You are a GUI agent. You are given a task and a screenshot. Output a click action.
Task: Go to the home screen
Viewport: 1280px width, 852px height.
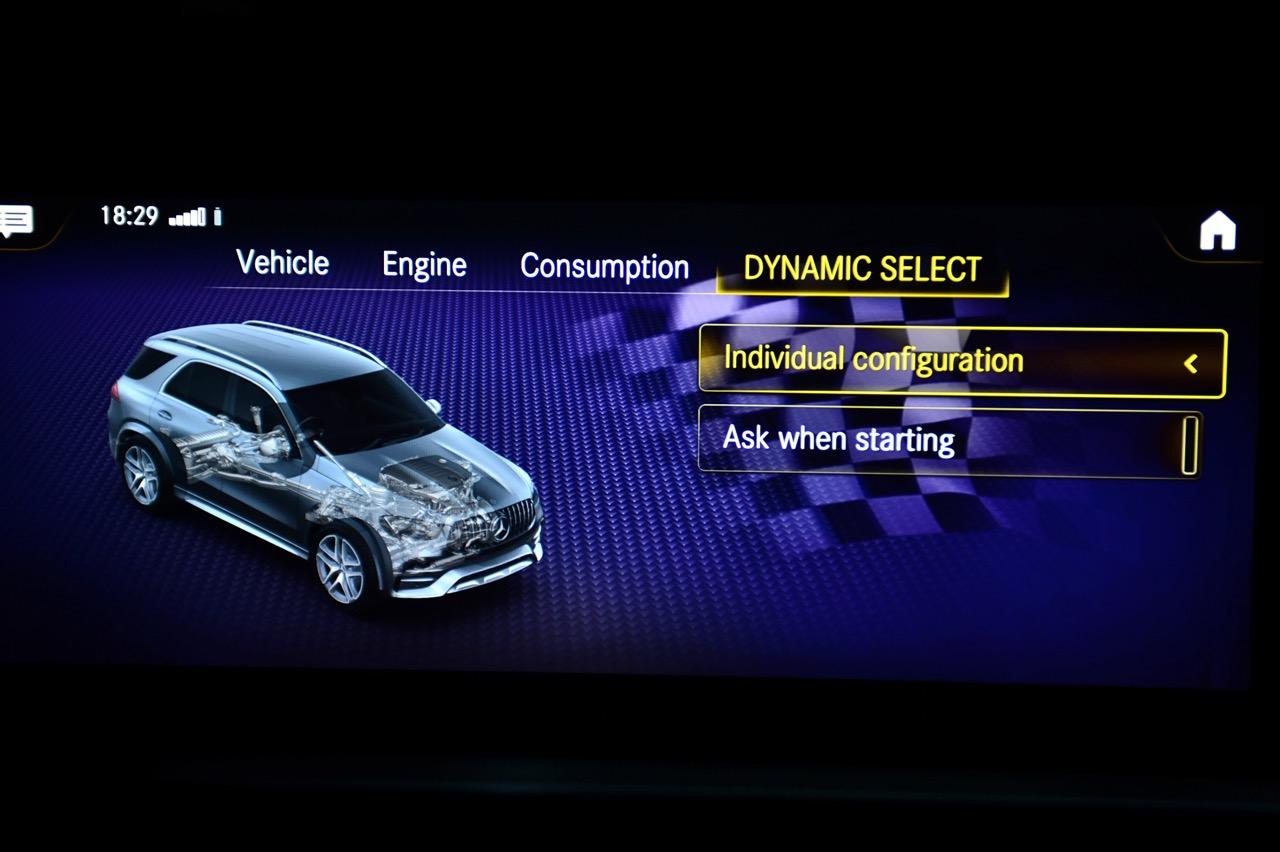pos(1217,232)
